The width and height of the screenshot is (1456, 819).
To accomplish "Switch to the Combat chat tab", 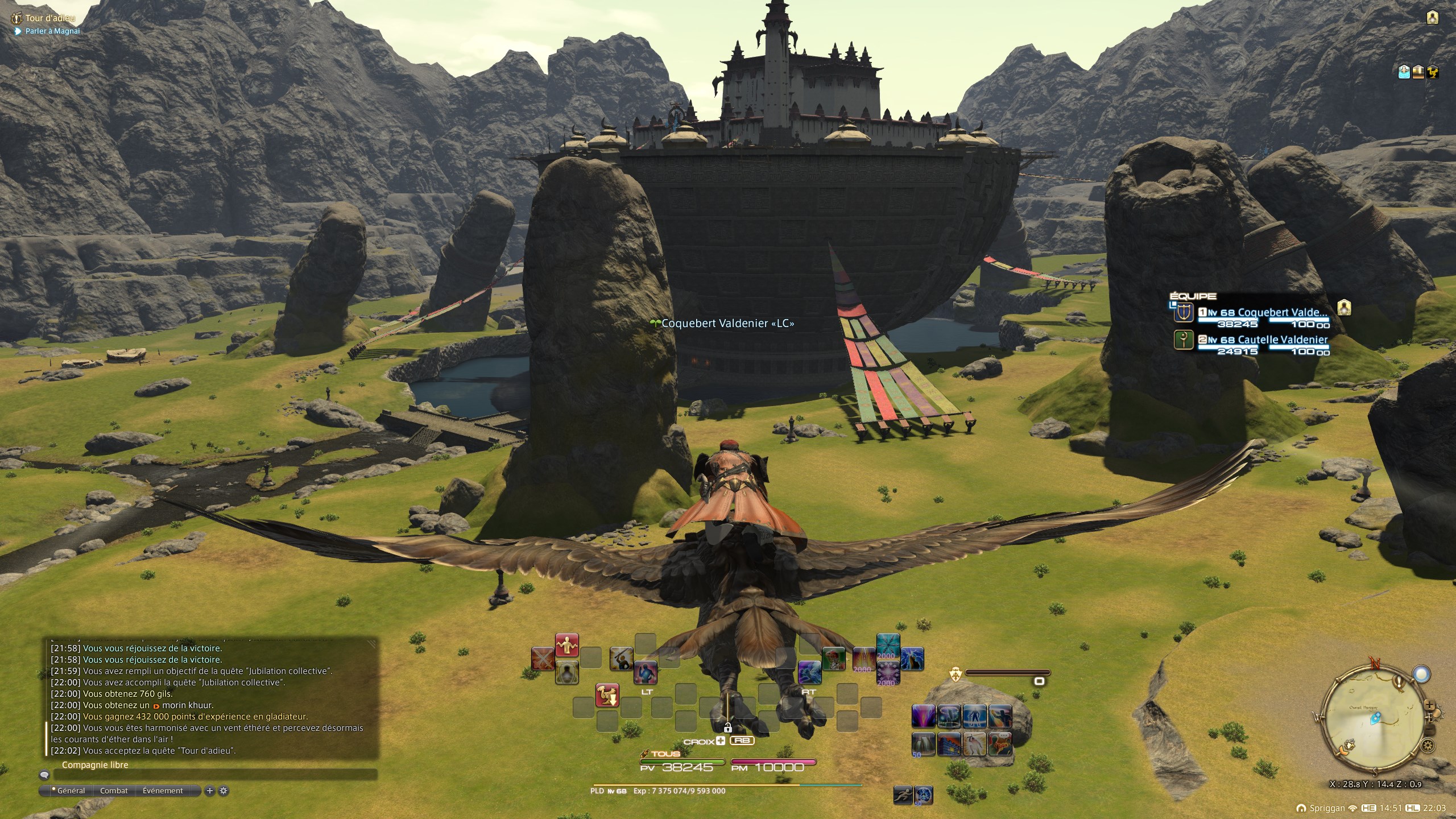I will [x=114, y=791].
